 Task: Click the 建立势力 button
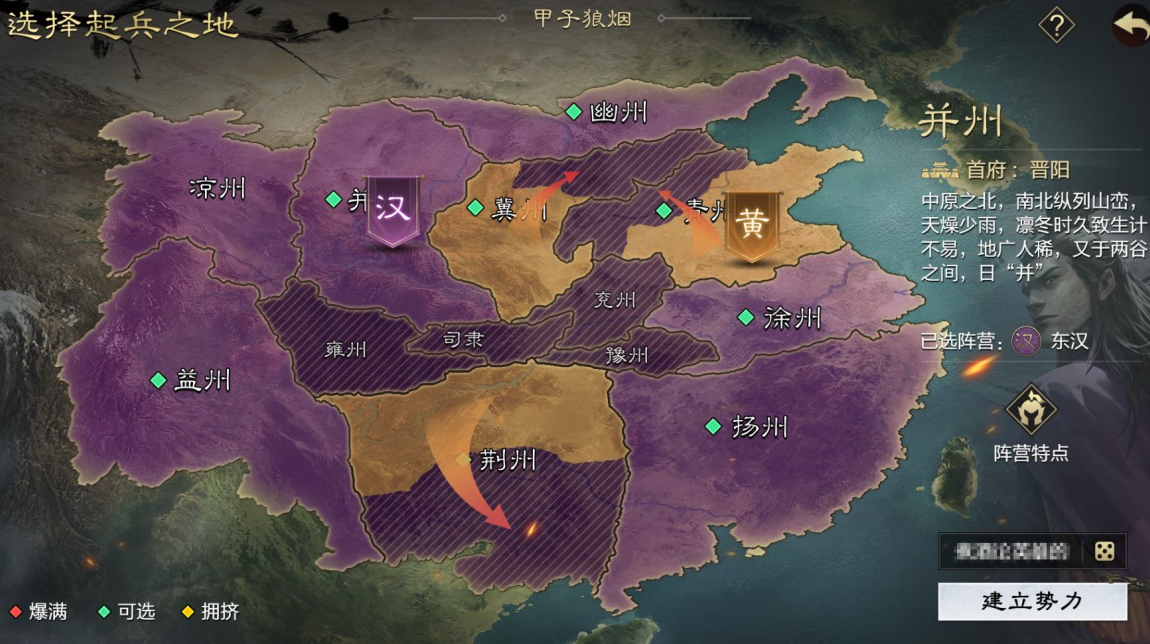[x=1032, y=601]
